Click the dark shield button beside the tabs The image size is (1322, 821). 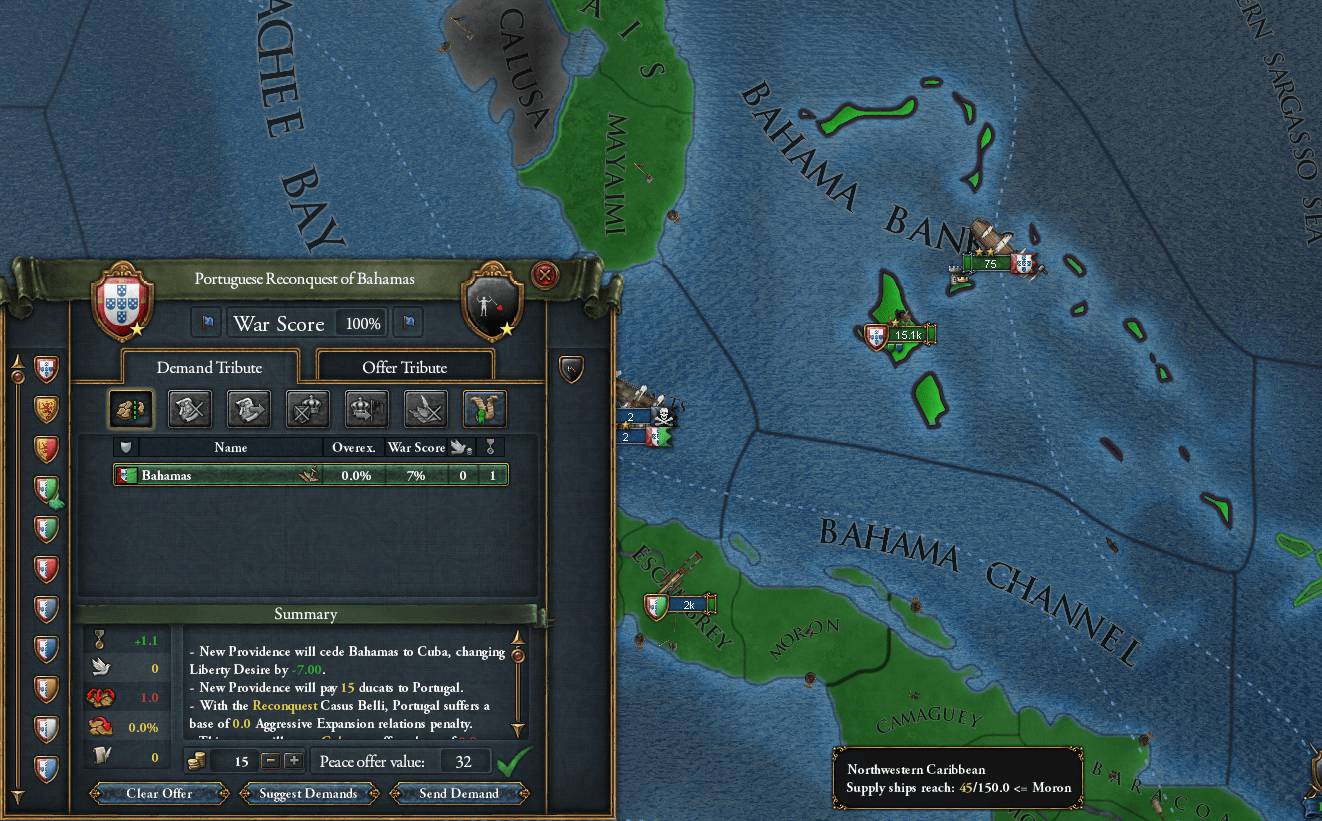click(x=571, y=369)
